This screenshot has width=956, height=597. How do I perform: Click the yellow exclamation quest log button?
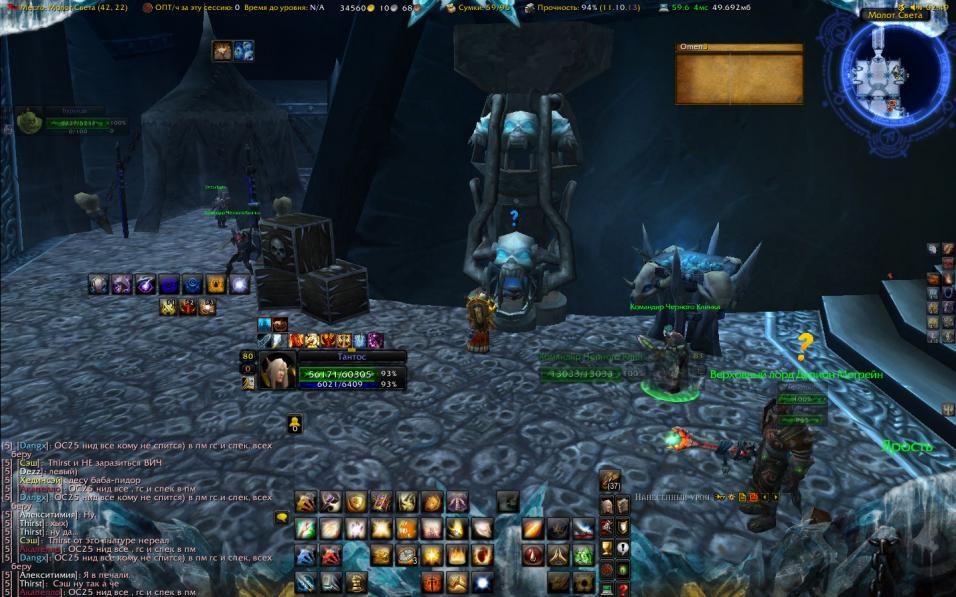click(x=623, y=549)
